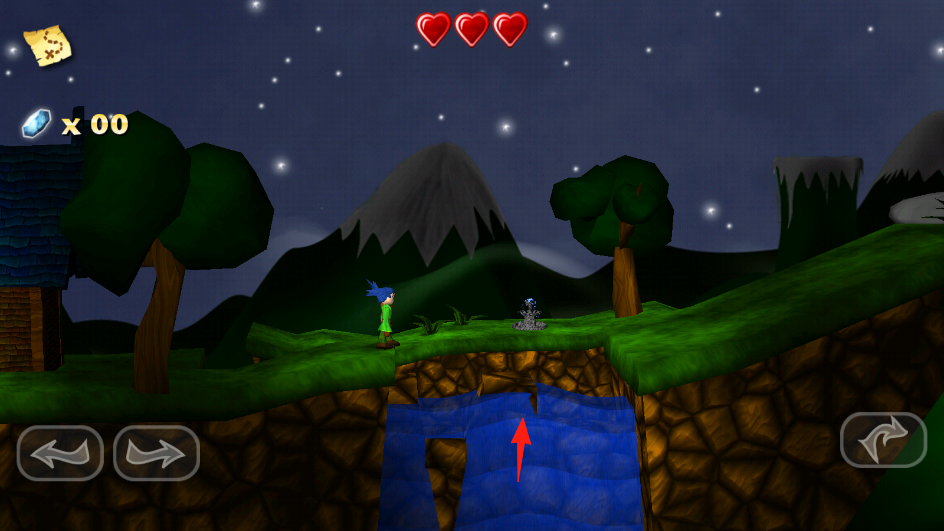Tap the move right arrow button
This screenshot has width=944, height=531.
pyautogui.click(x=157, y=453)
